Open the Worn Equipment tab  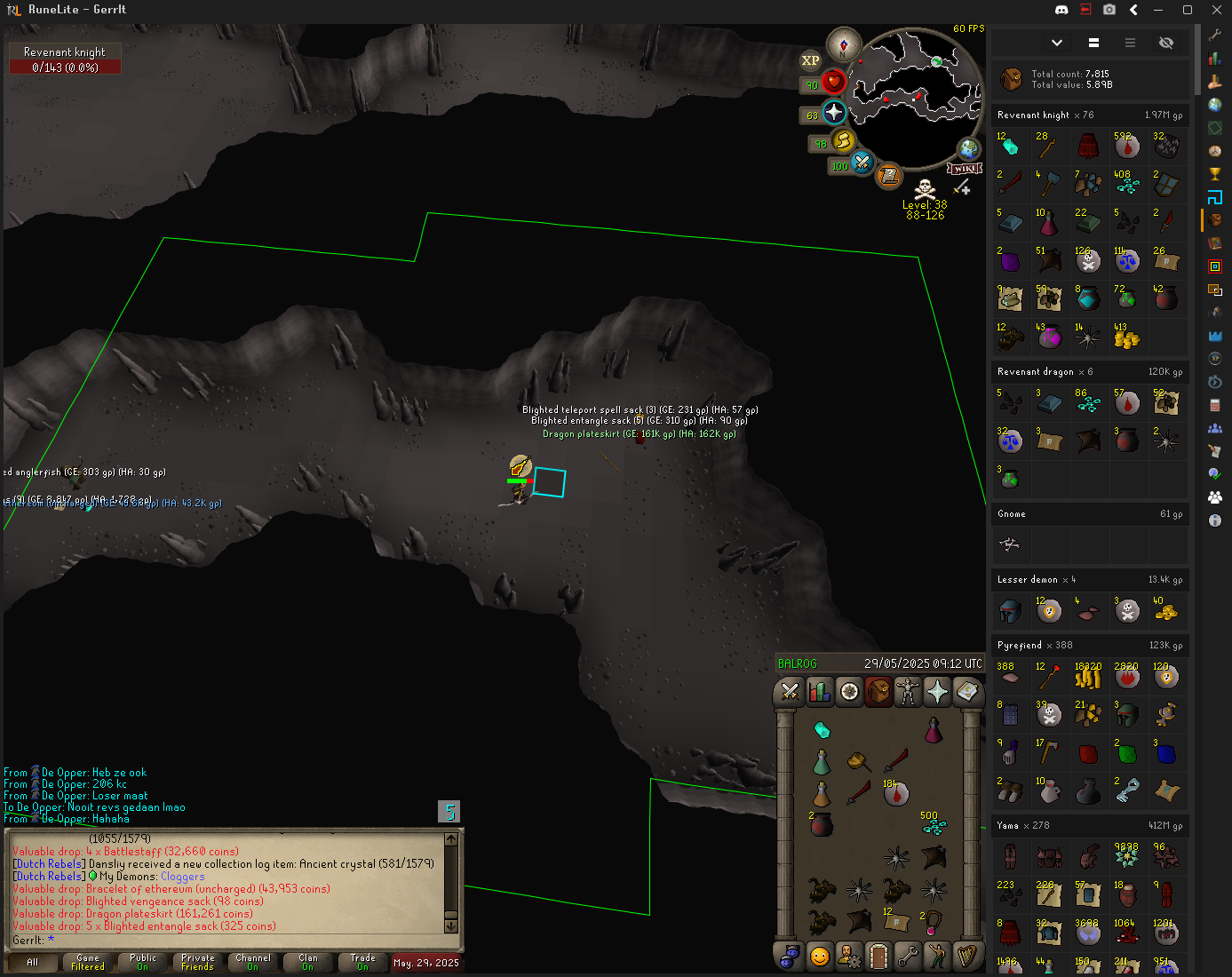908,691
